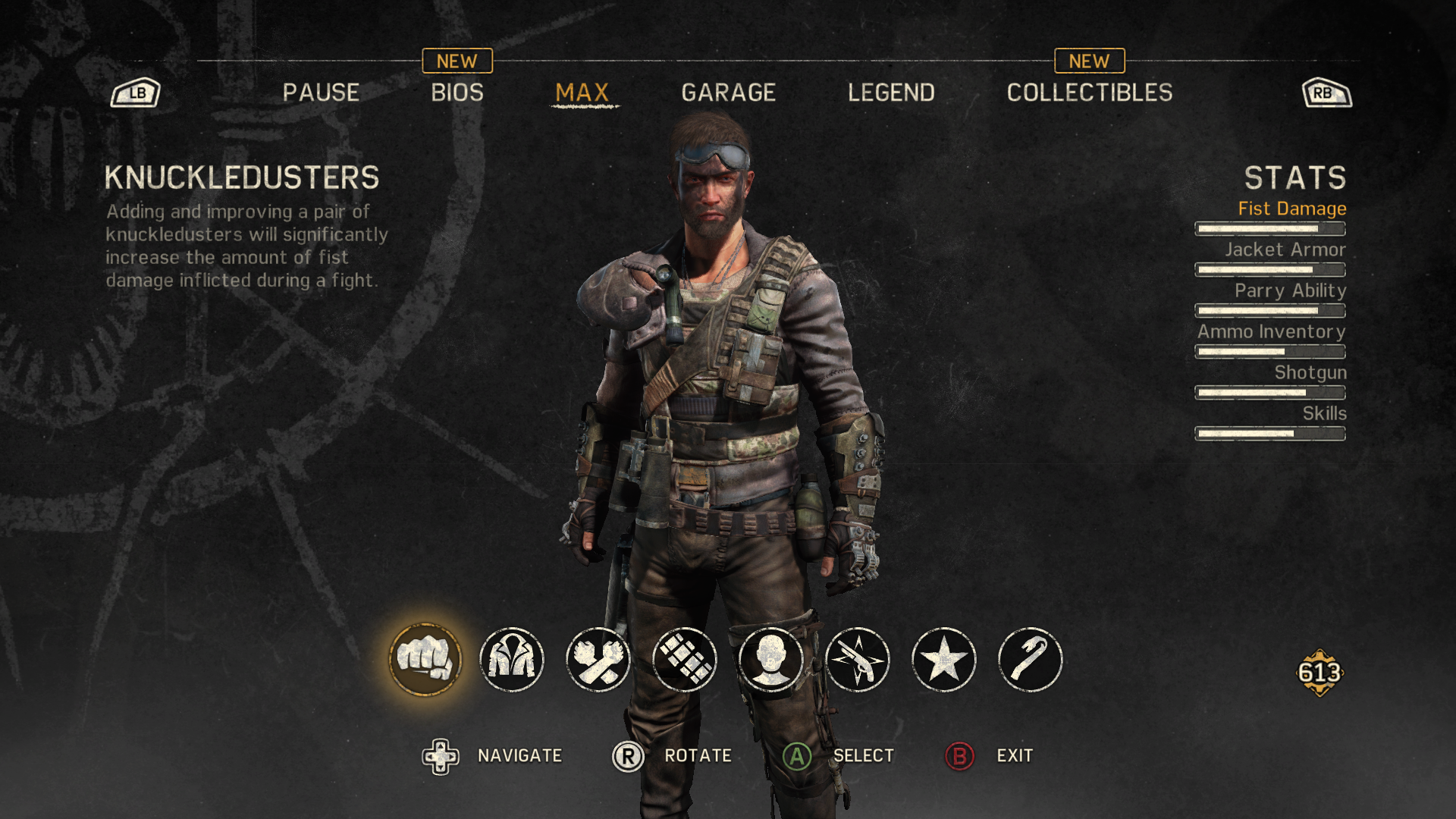Choose the jacket armor upgrade icon
The height and width of the screenshot is (819, 1456).
point(512,660)
